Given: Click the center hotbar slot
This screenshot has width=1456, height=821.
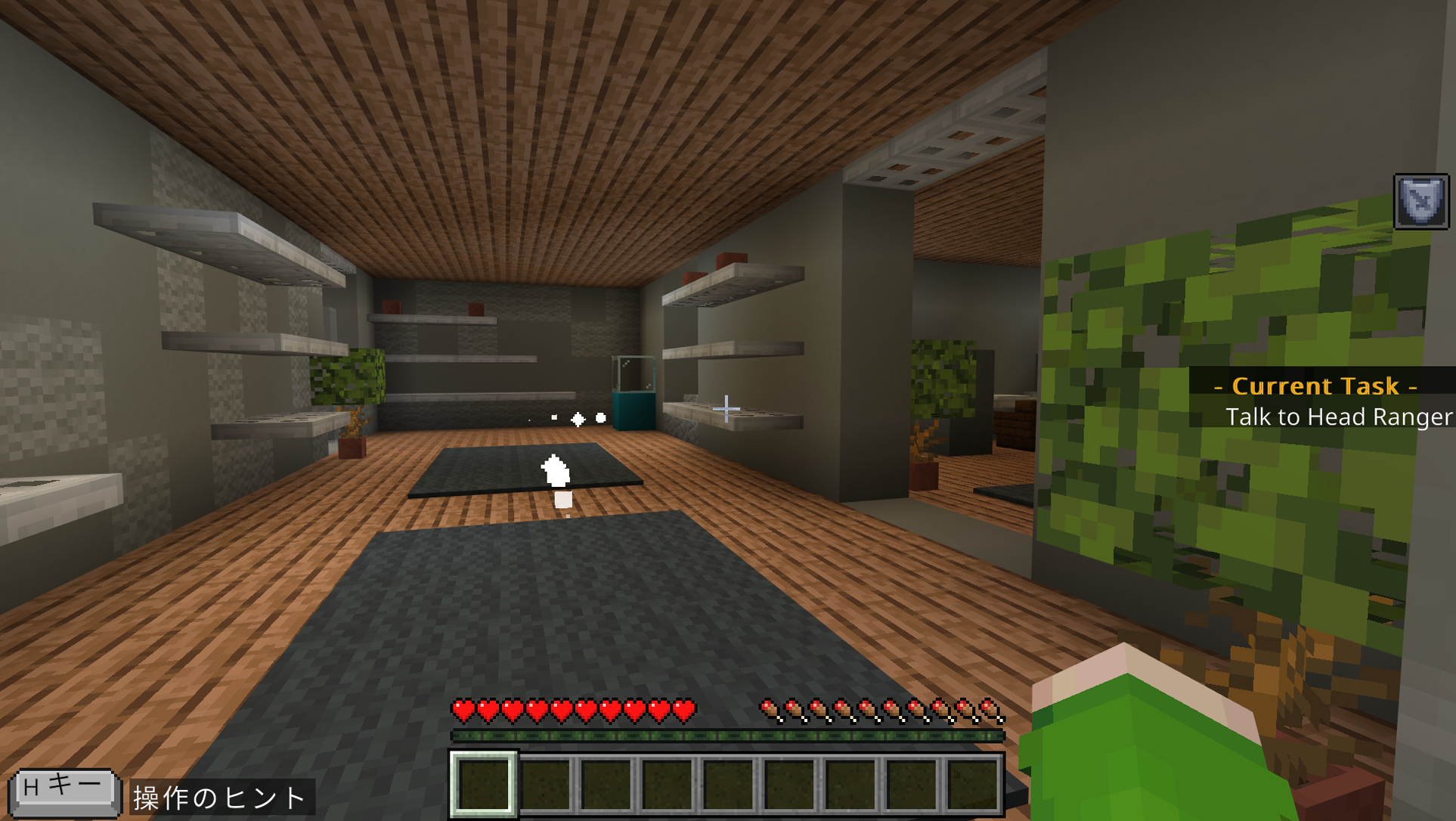Looking at the screenshot, I should pyautogui.click(x=728, y=786).
